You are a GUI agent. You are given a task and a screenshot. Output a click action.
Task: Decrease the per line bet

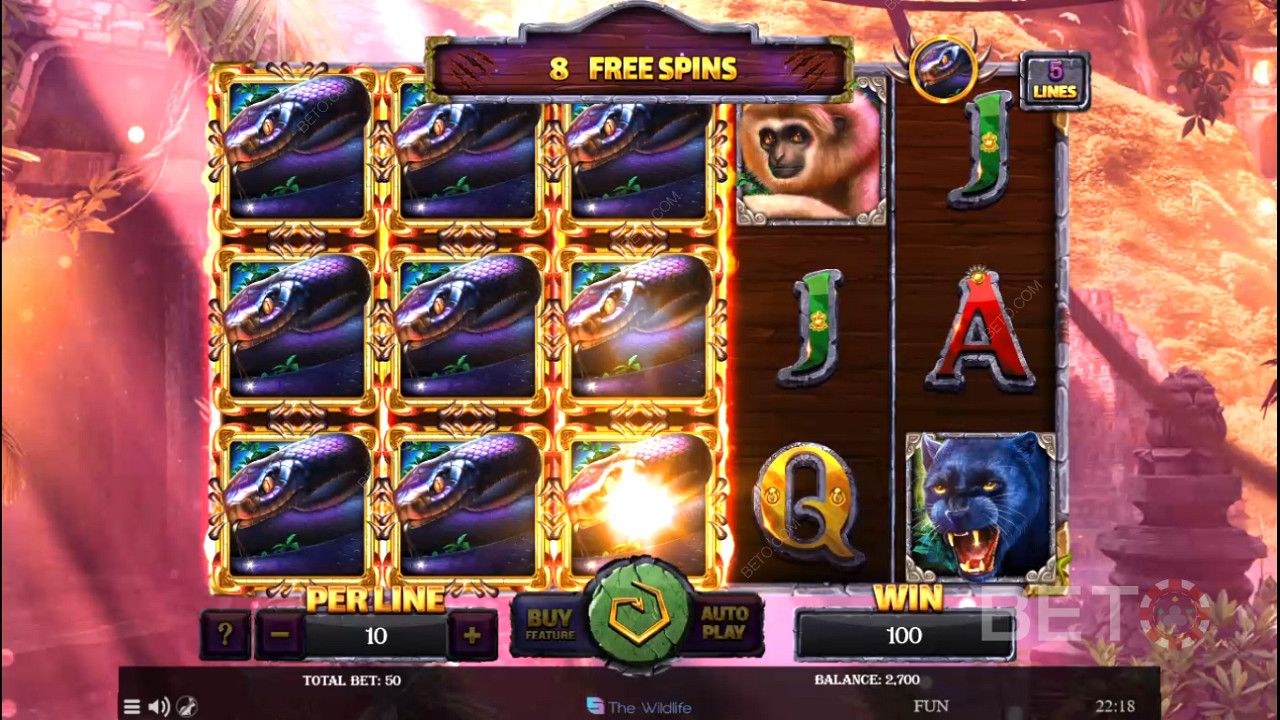279,636
